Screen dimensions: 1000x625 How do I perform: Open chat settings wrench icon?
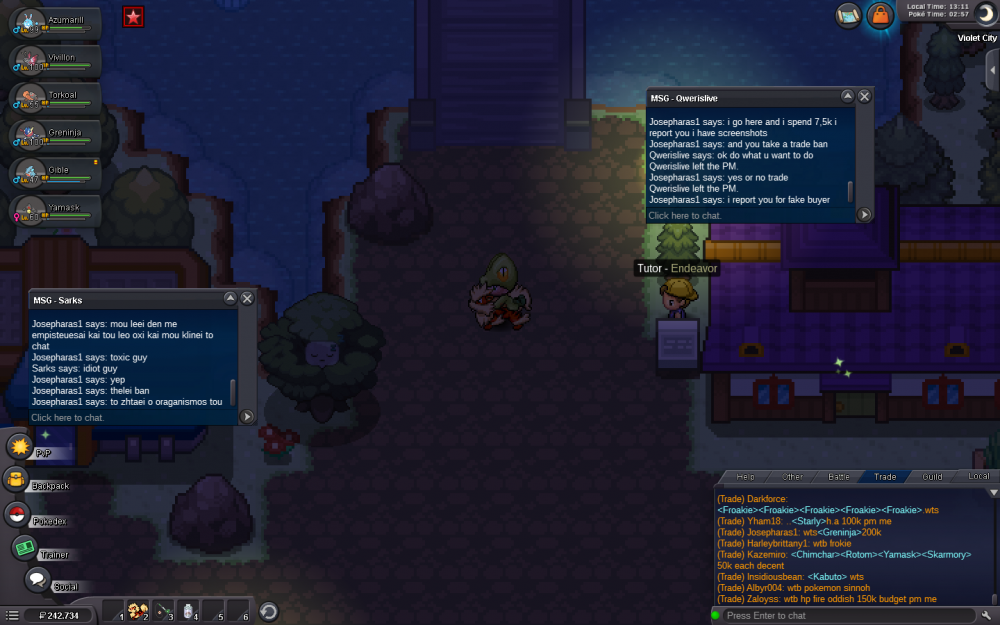click(987, 615)
